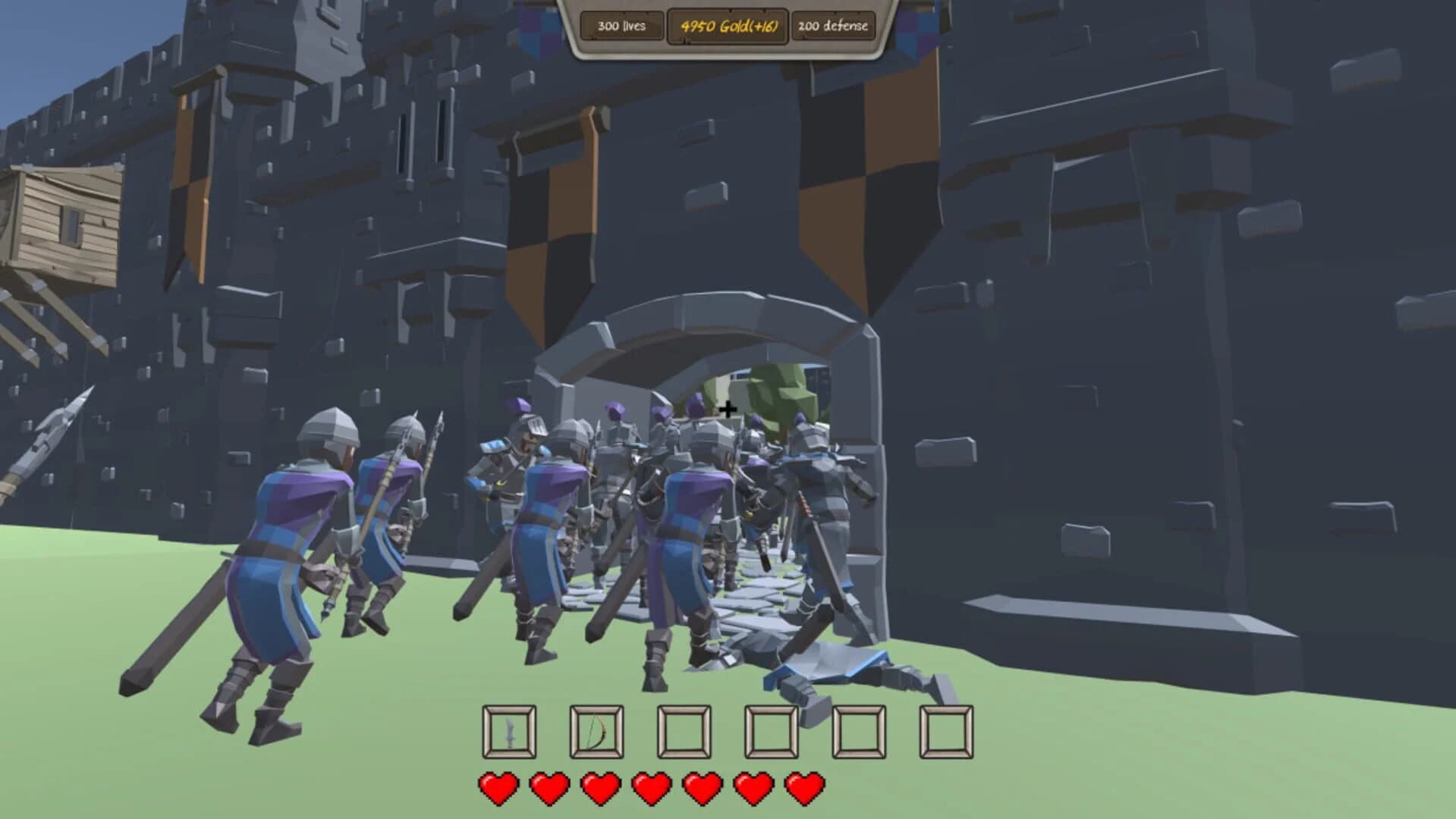Click the first red heart icon
The image size is (1456, 819).
pyautogui.click(x=498, y=789)
